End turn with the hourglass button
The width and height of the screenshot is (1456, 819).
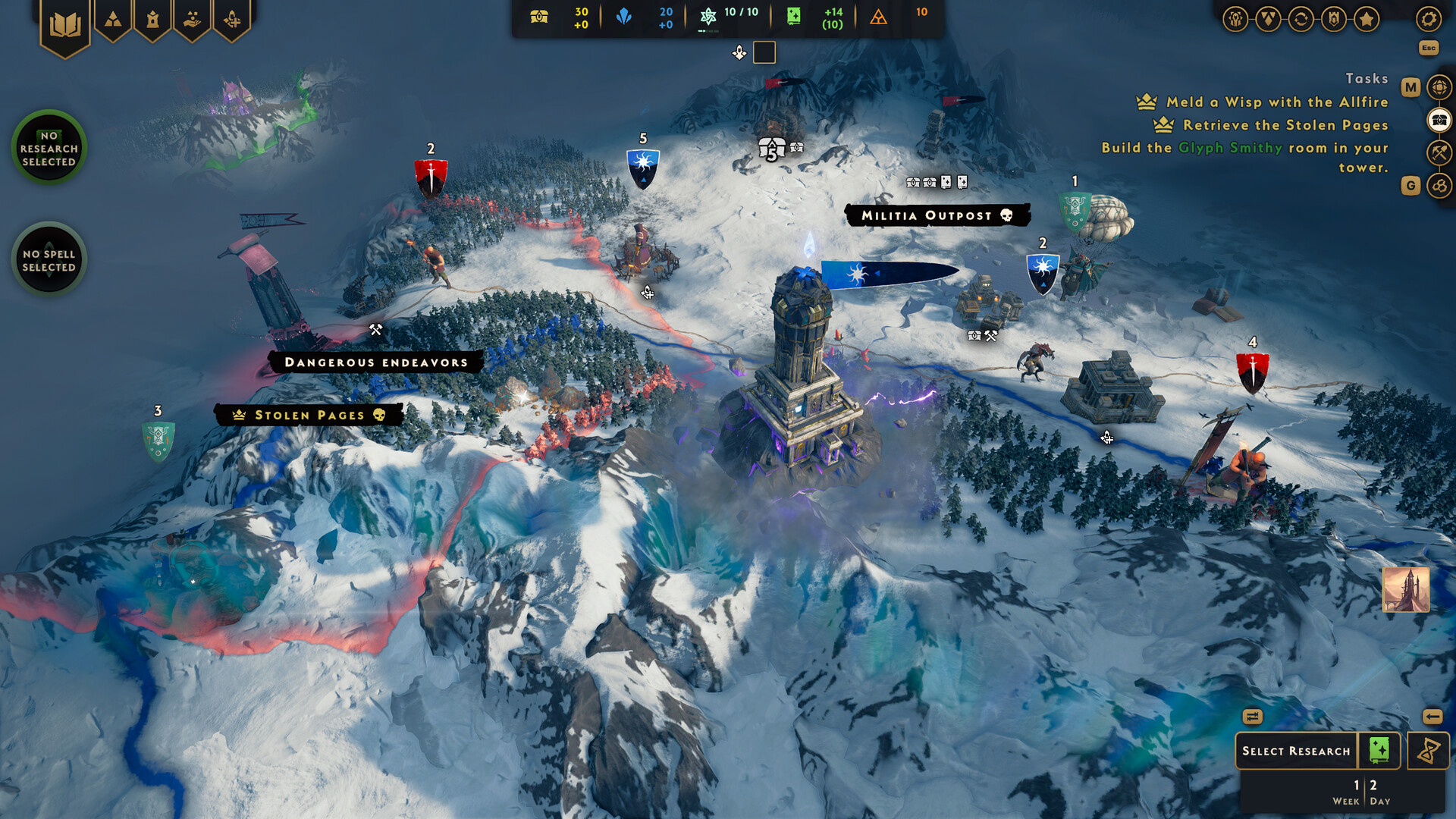point(1429,752)
